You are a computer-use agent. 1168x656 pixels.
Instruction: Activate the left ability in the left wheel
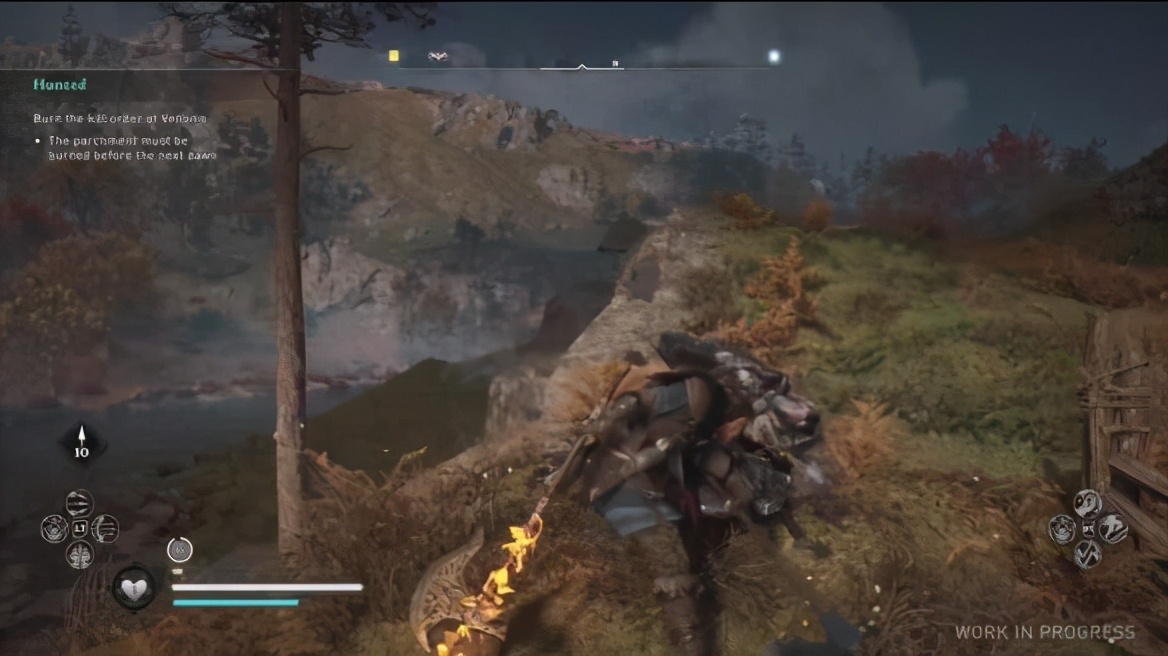pos(54,528)
